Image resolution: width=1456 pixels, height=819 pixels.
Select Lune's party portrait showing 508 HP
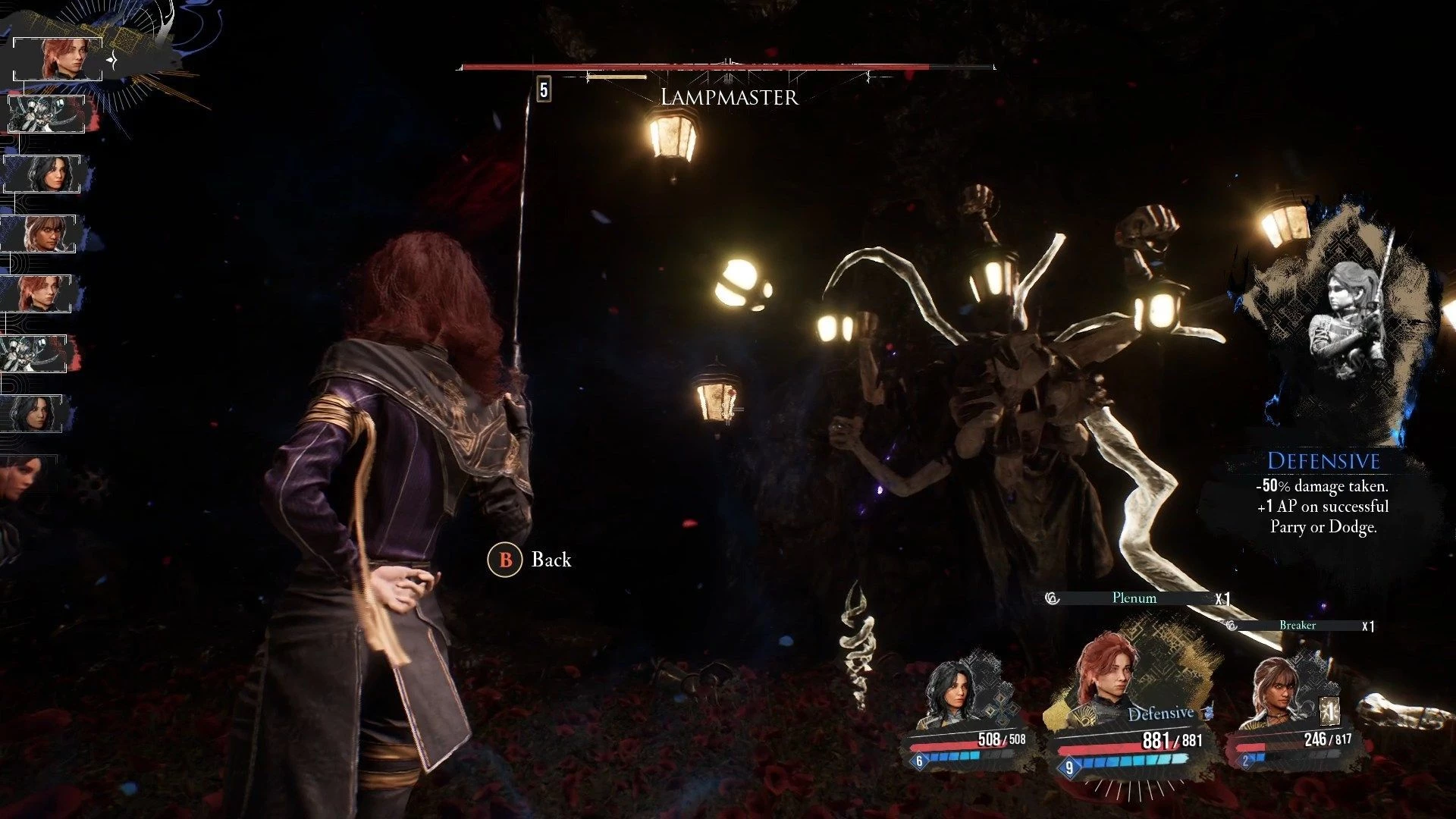[951, 694]
